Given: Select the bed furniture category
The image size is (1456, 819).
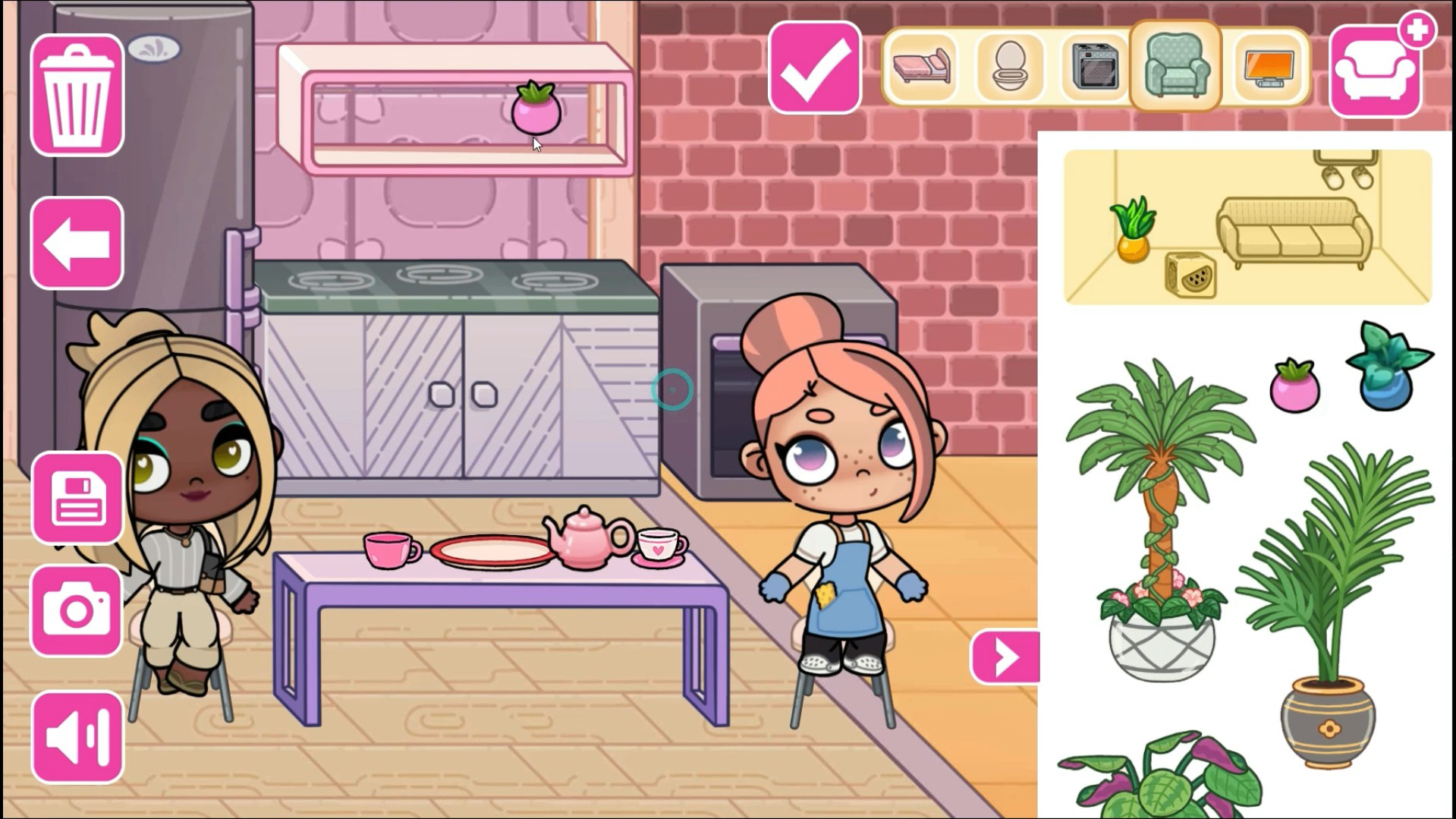Looking at the screenshot, I should (x=923, y=65).
